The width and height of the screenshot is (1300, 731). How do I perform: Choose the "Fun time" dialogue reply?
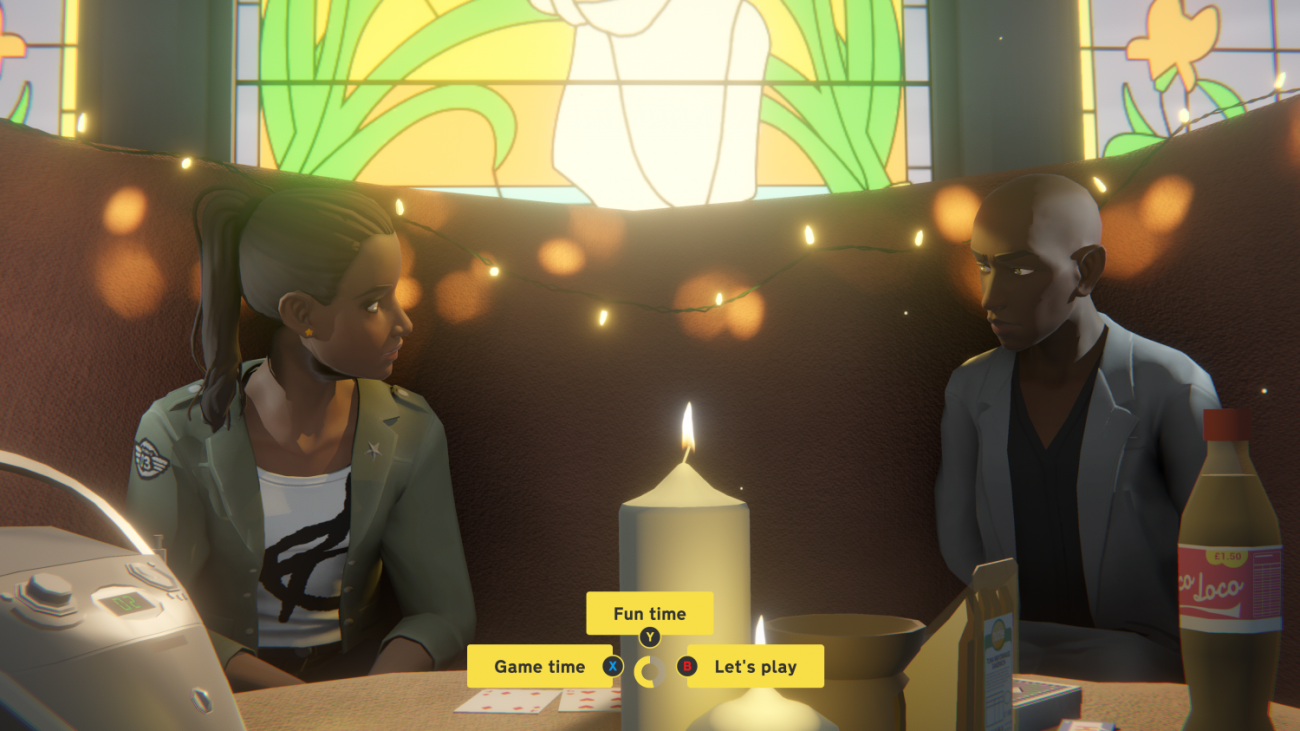click(x=649, y=613)
